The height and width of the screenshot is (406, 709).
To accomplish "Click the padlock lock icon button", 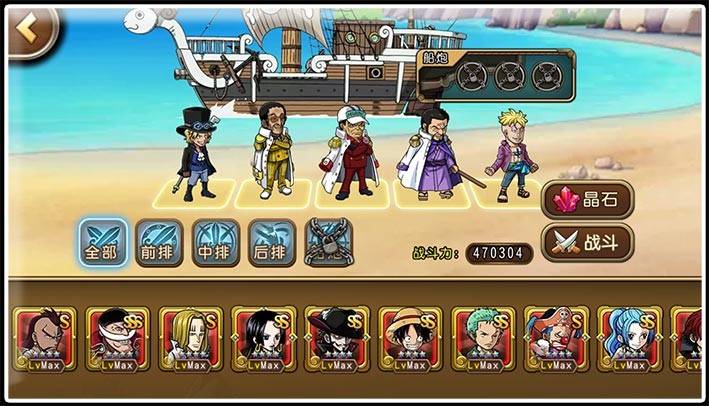I will pos(328,243).
